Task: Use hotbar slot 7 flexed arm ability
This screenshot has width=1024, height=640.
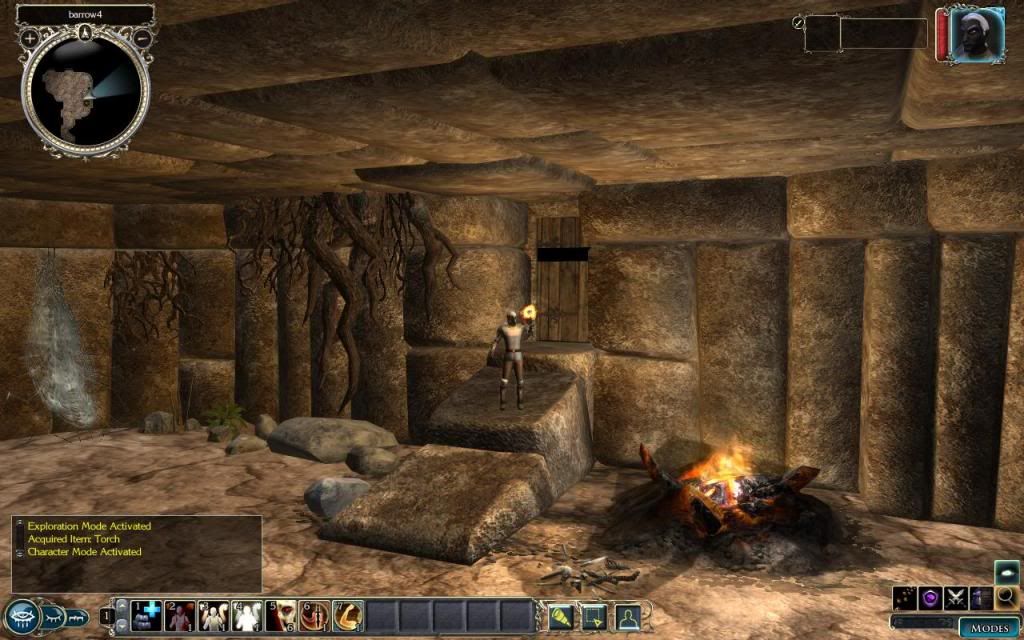Action: 348,615
